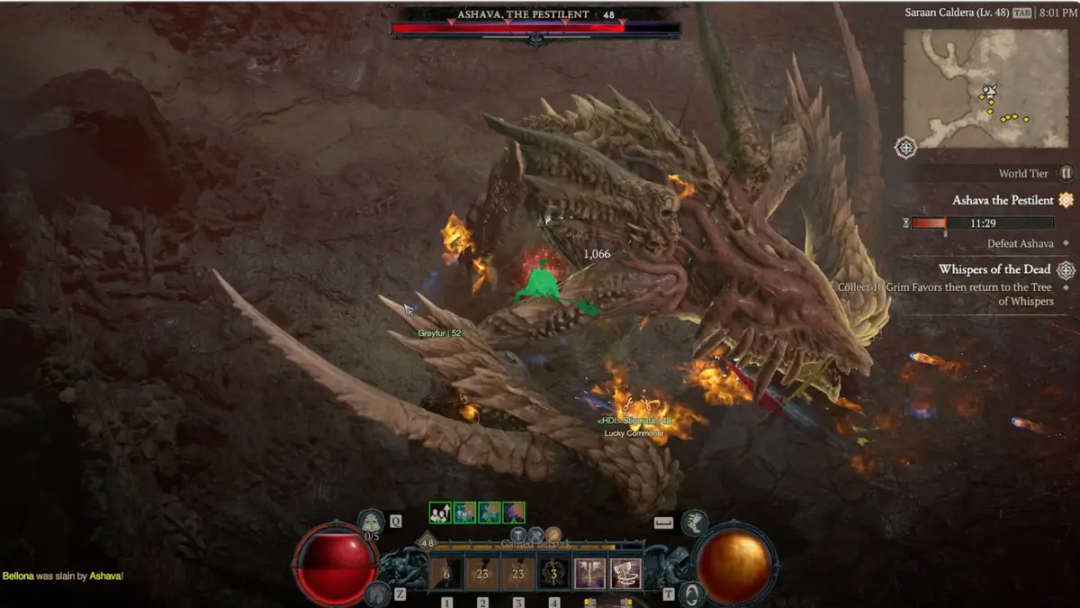Inspect the party bonus buff icon
Viewport: 1080px width, 608px height.
pos(440,513)
